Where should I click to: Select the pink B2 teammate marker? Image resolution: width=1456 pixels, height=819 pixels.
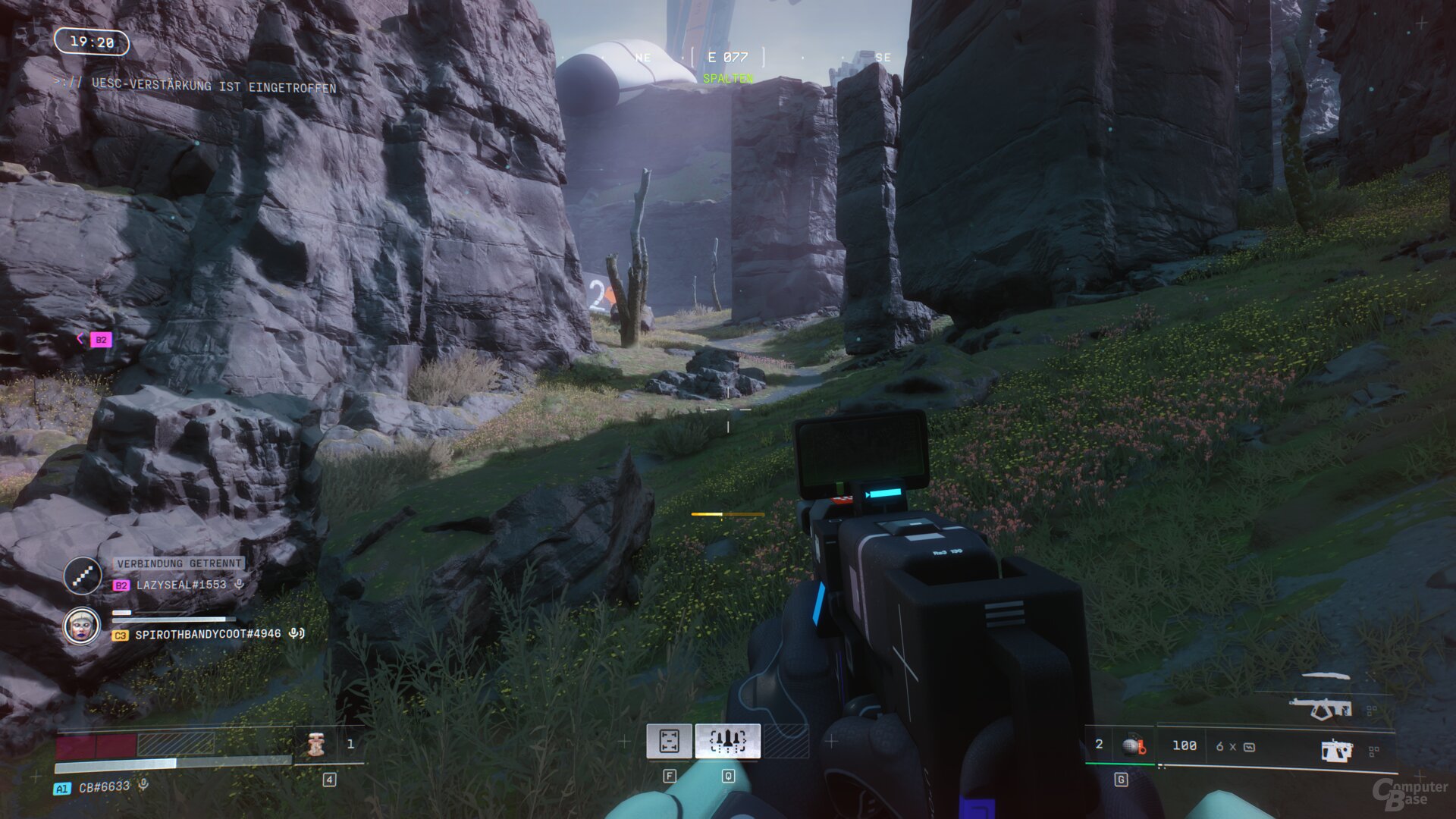(101, 340)
